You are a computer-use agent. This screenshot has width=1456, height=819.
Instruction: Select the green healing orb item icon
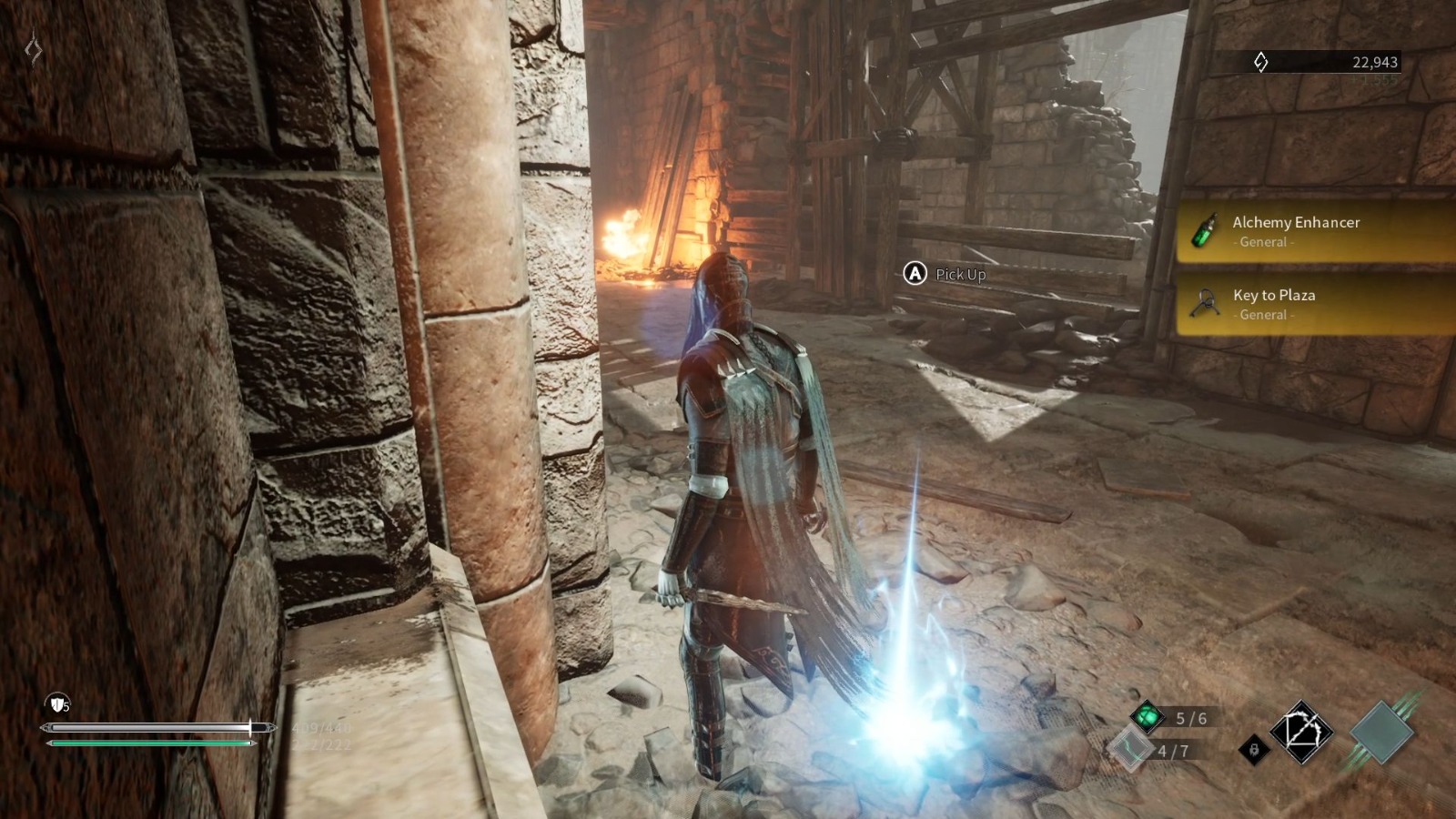coord(1148,716)
